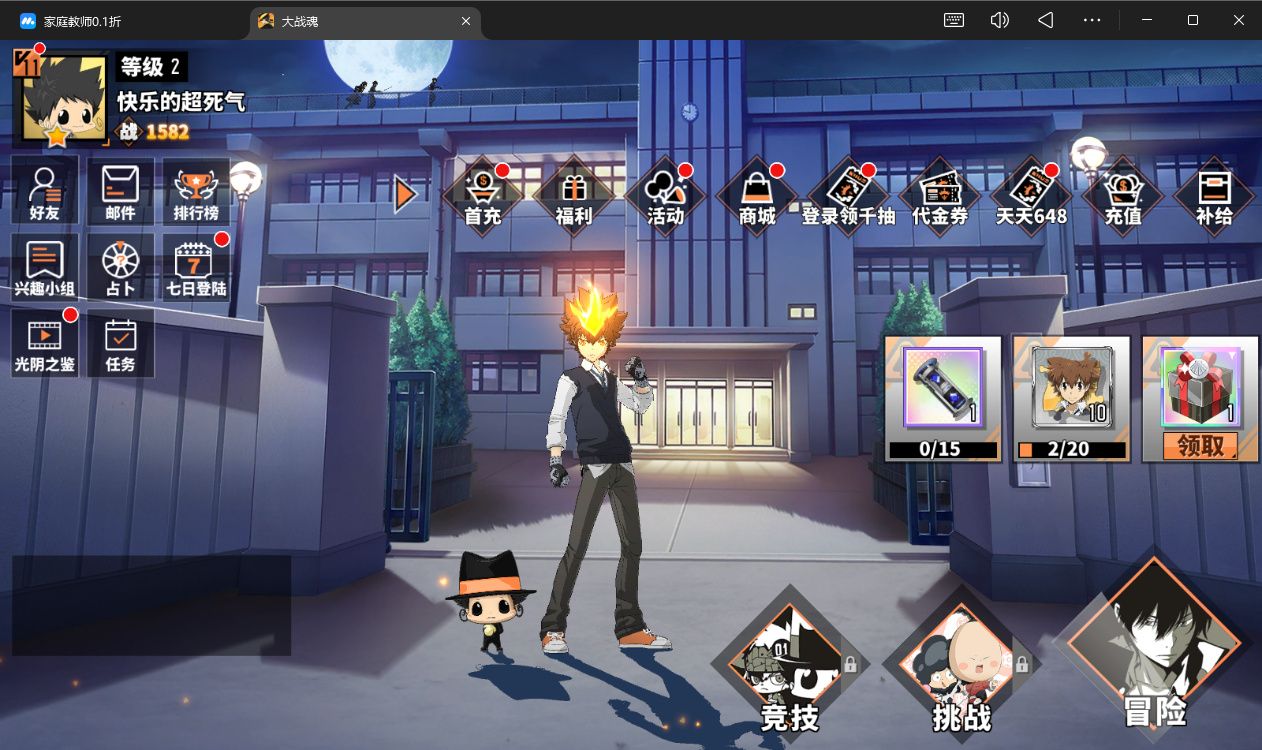Collapse the top menu with orange arrow
Image resolution: width=1262 pixels, height=750 pixels.
pos(404,194)
